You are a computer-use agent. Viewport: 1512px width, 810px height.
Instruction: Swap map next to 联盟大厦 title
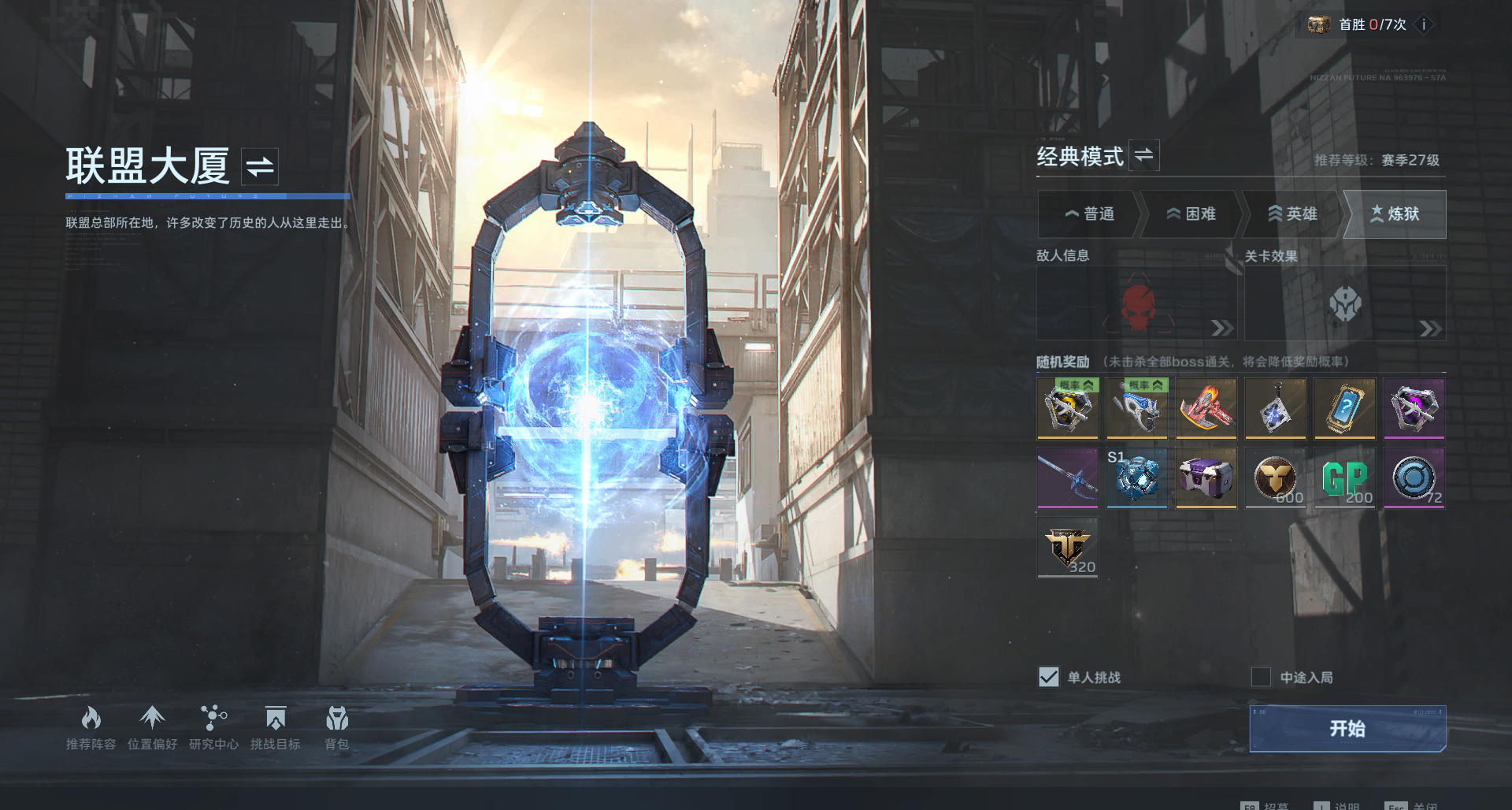(x=260, y=166)
